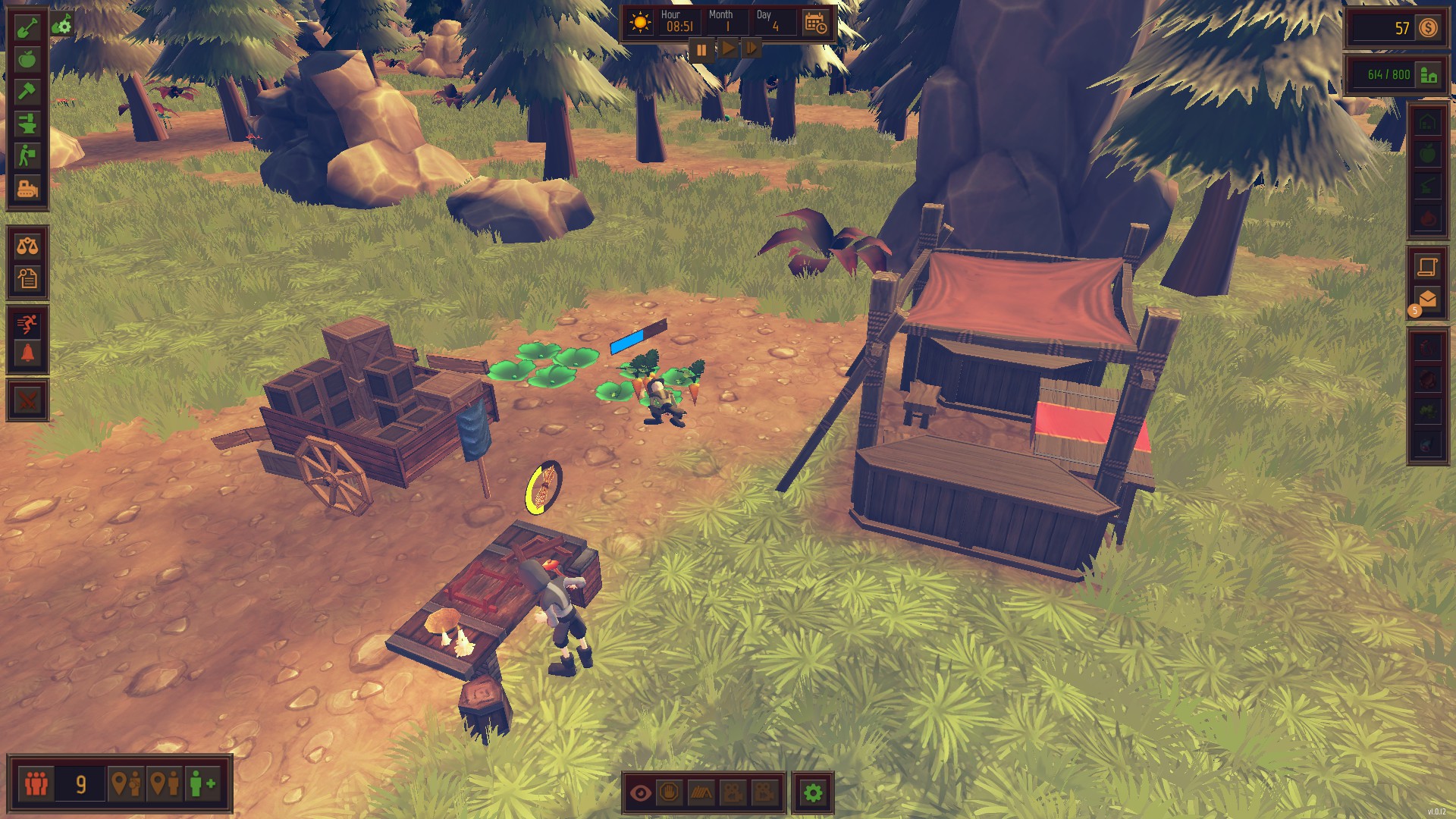Open the red villagers group list
This screenshot has height=819, width=1456.
[x=36, y=783]
